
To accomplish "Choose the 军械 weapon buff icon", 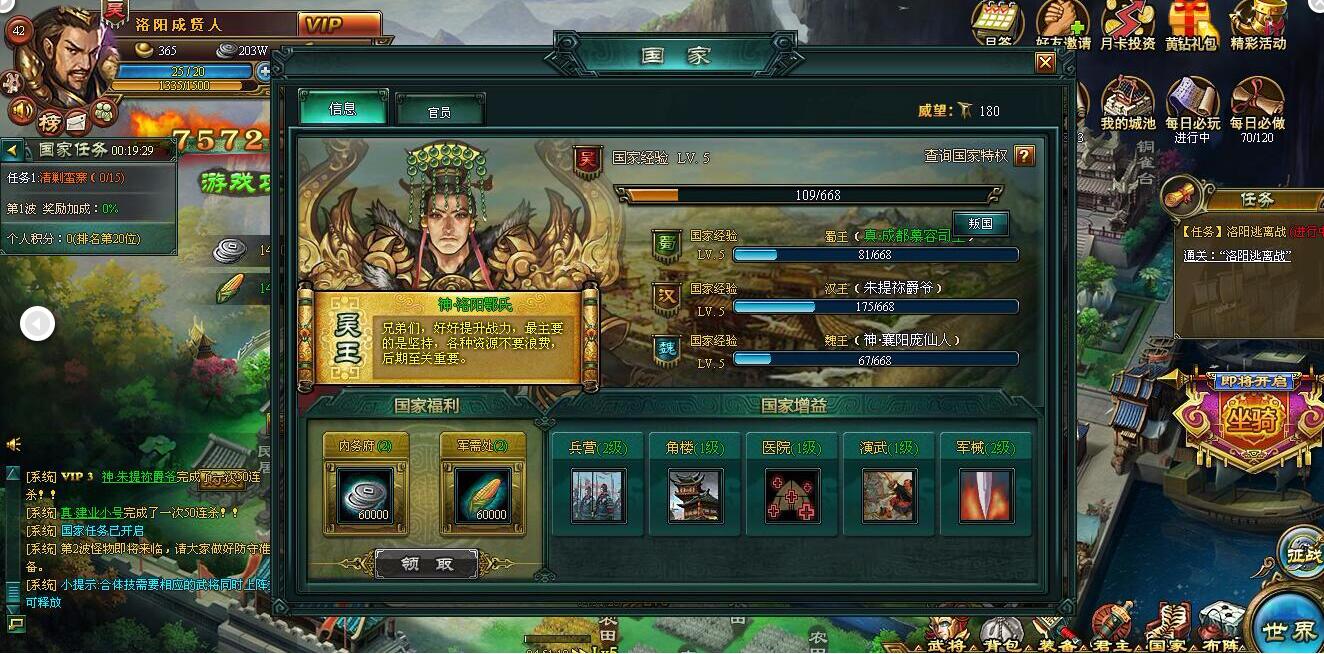I will [986, 495].
